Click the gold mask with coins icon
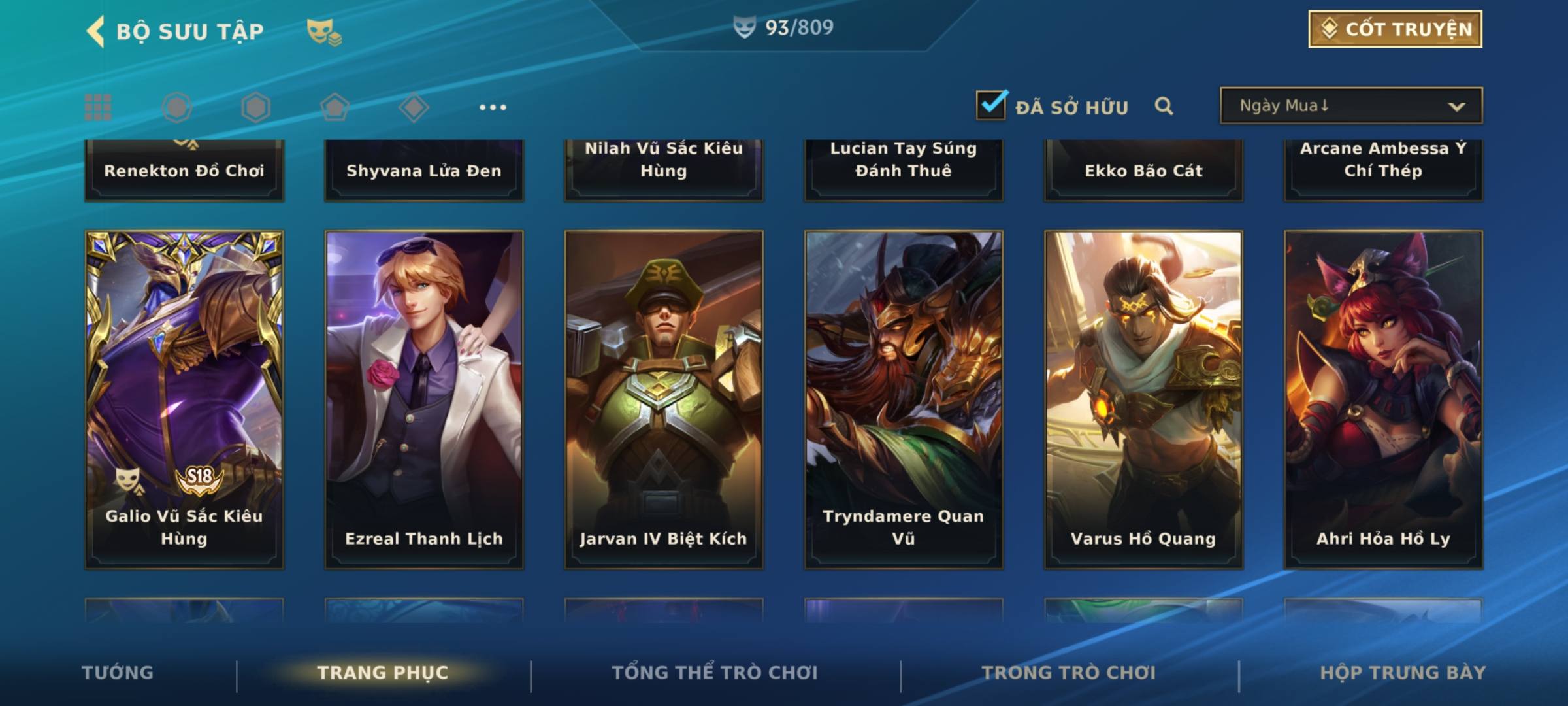Screen dimensions: 1568x706 [324, 32]
